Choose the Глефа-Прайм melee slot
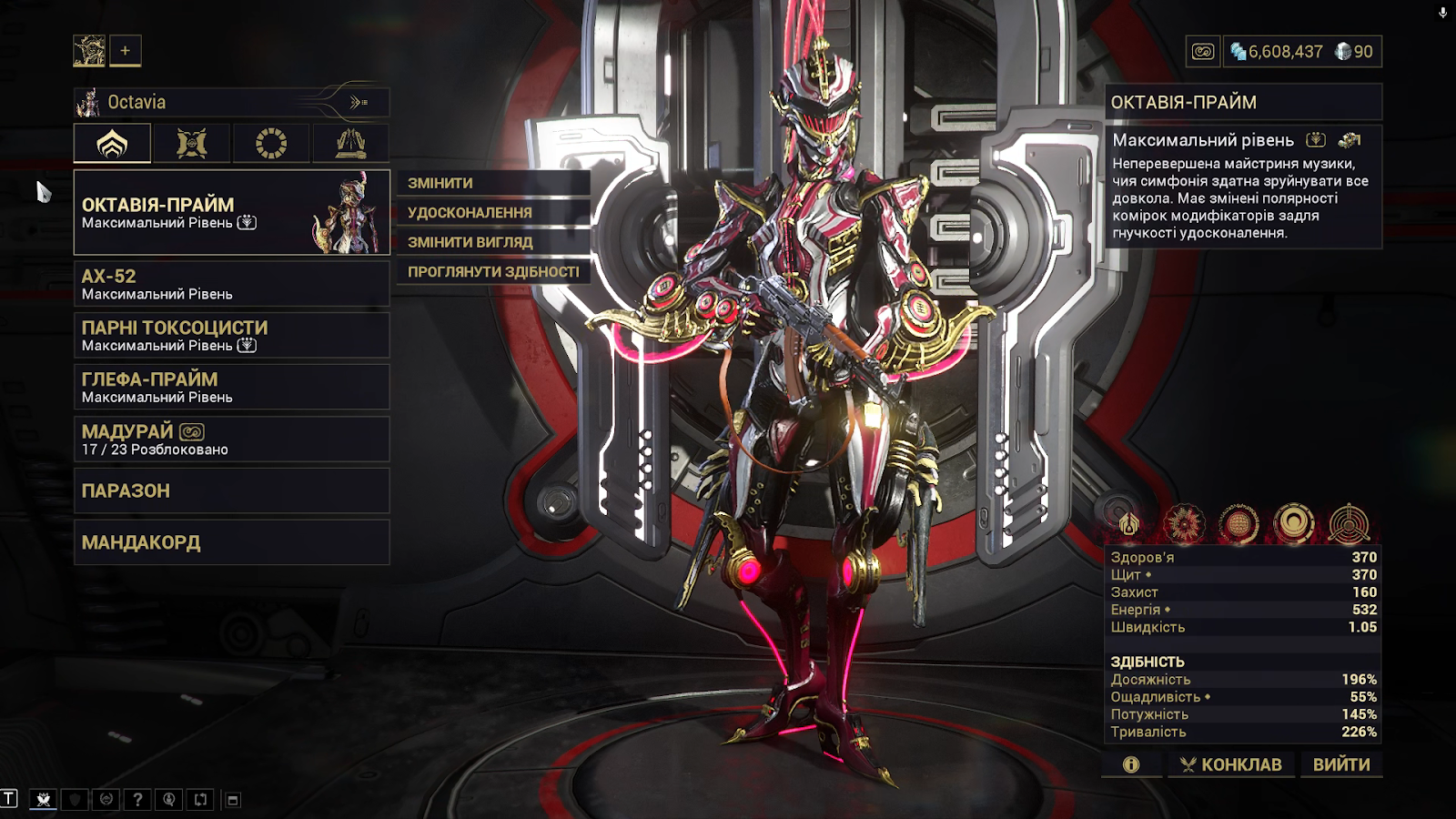The width and height of the screenshot is (1456, 819). tap(231, 387)
